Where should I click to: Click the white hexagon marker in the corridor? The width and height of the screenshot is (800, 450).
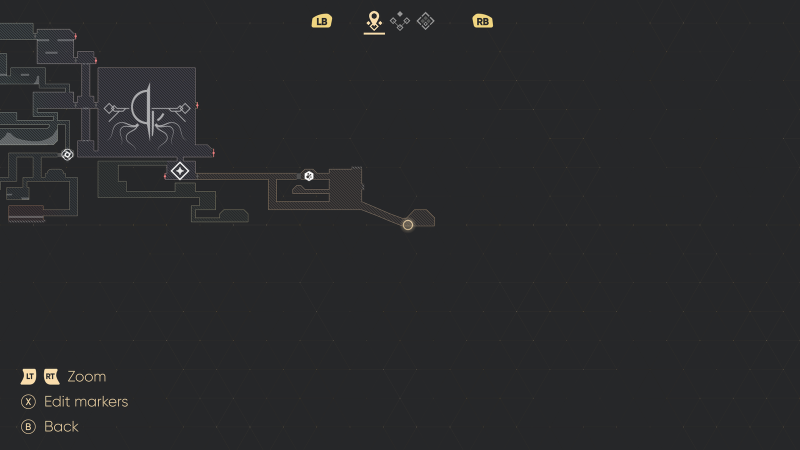tap(309, 176)
